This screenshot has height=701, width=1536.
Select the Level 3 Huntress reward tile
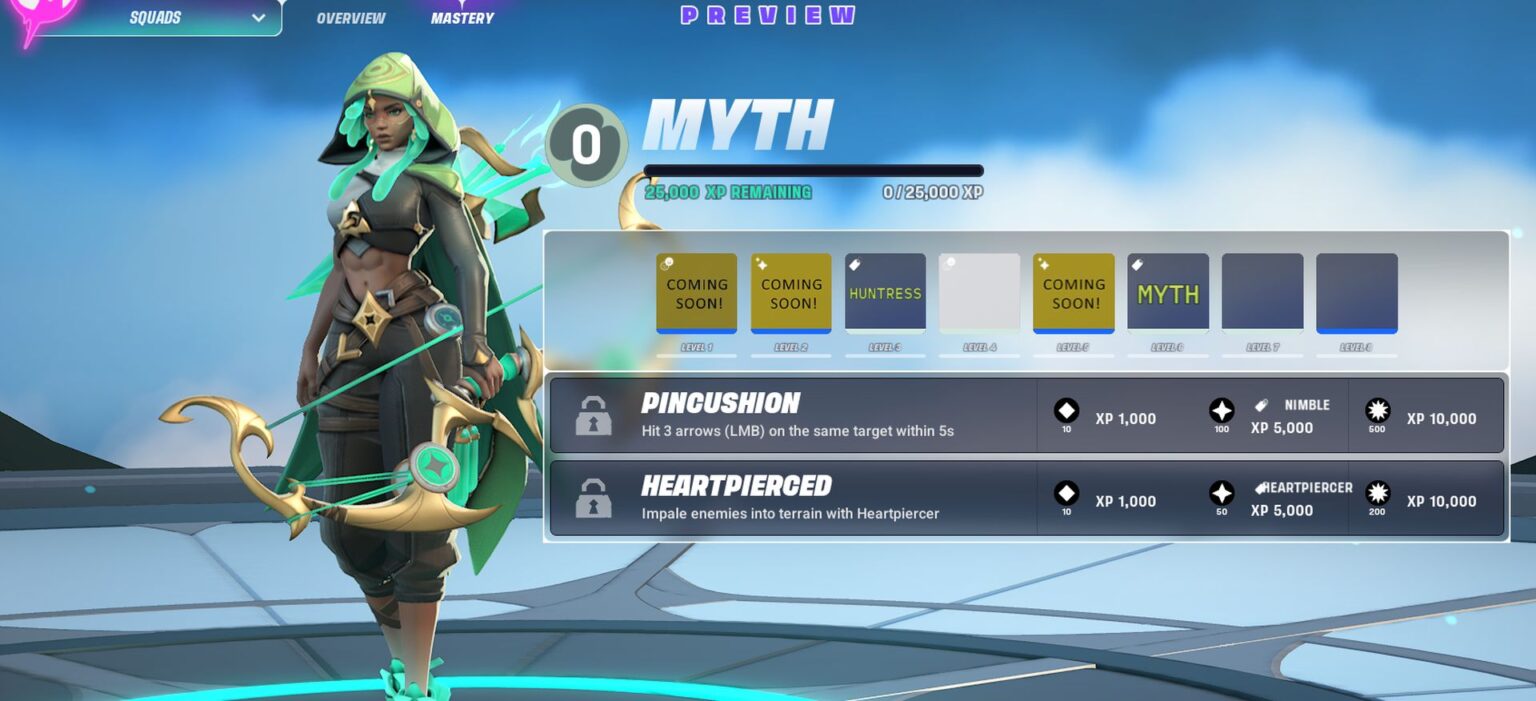[885, 293]
